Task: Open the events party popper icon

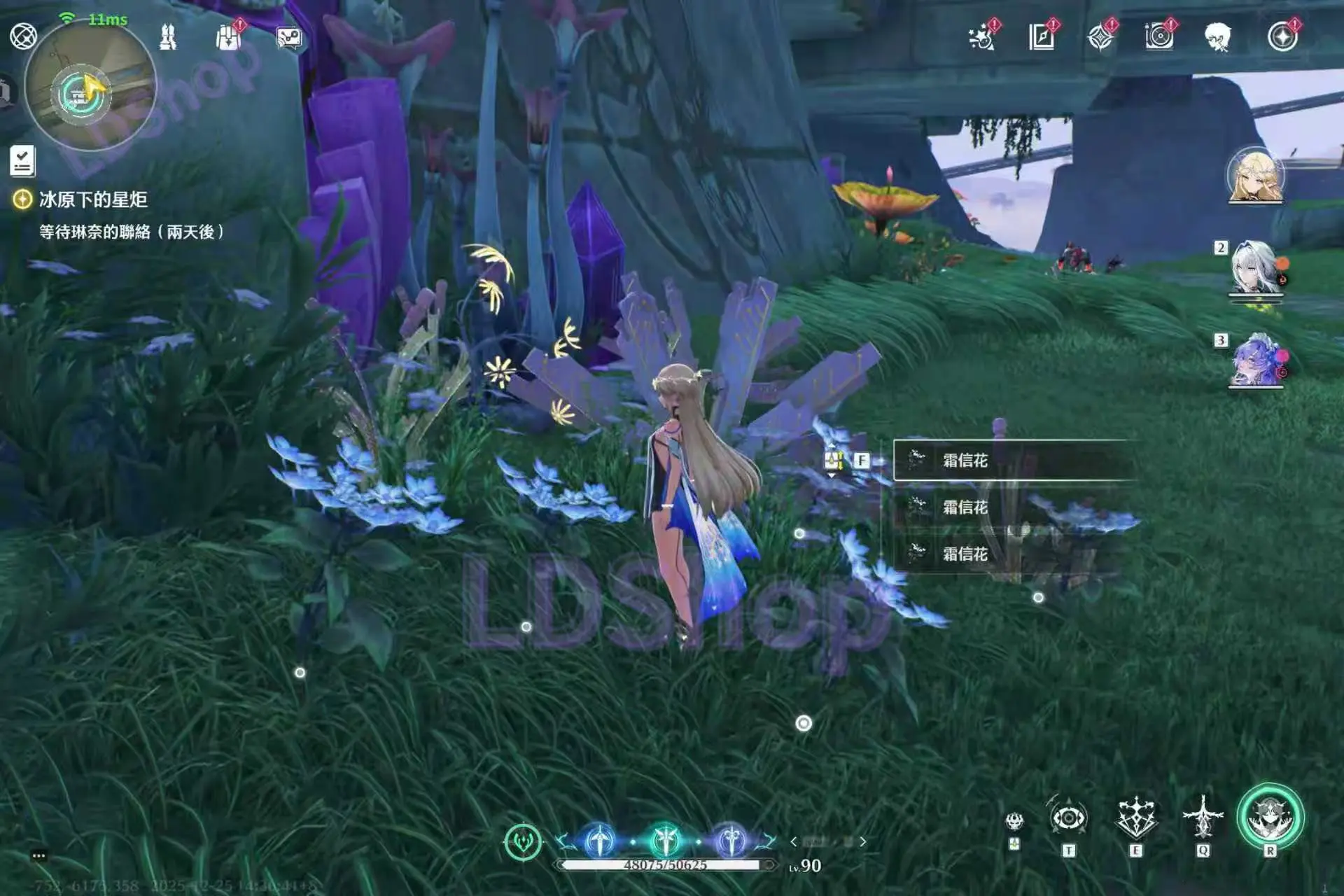Action: point(982,37)
